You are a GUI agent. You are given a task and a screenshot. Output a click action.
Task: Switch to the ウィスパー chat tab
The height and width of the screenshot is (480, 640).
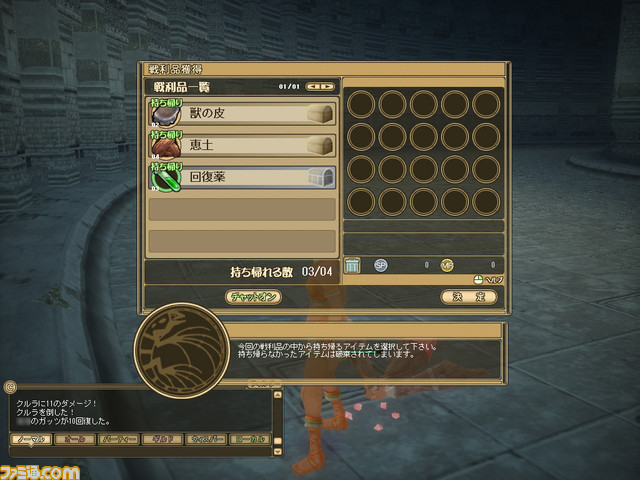tap(207, 439)
